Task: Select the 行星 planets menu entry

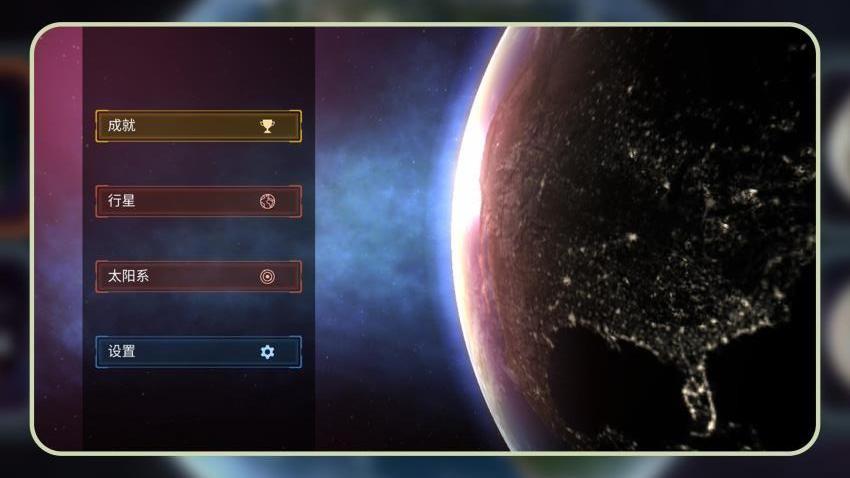Action: pyautogui.click(x=198, y=201)
